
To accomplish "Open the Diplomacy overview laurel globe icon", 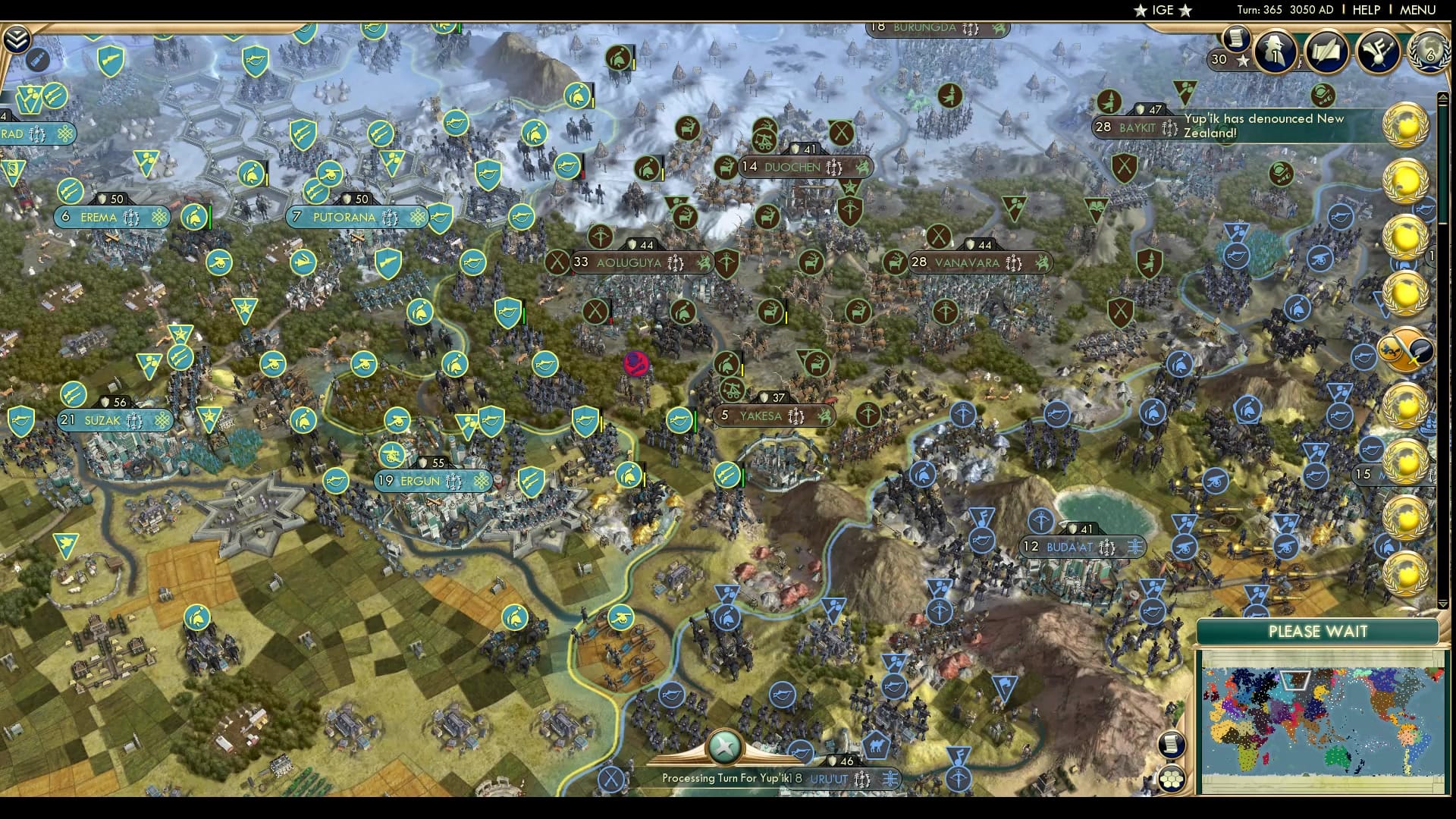I will point(1429,52).
